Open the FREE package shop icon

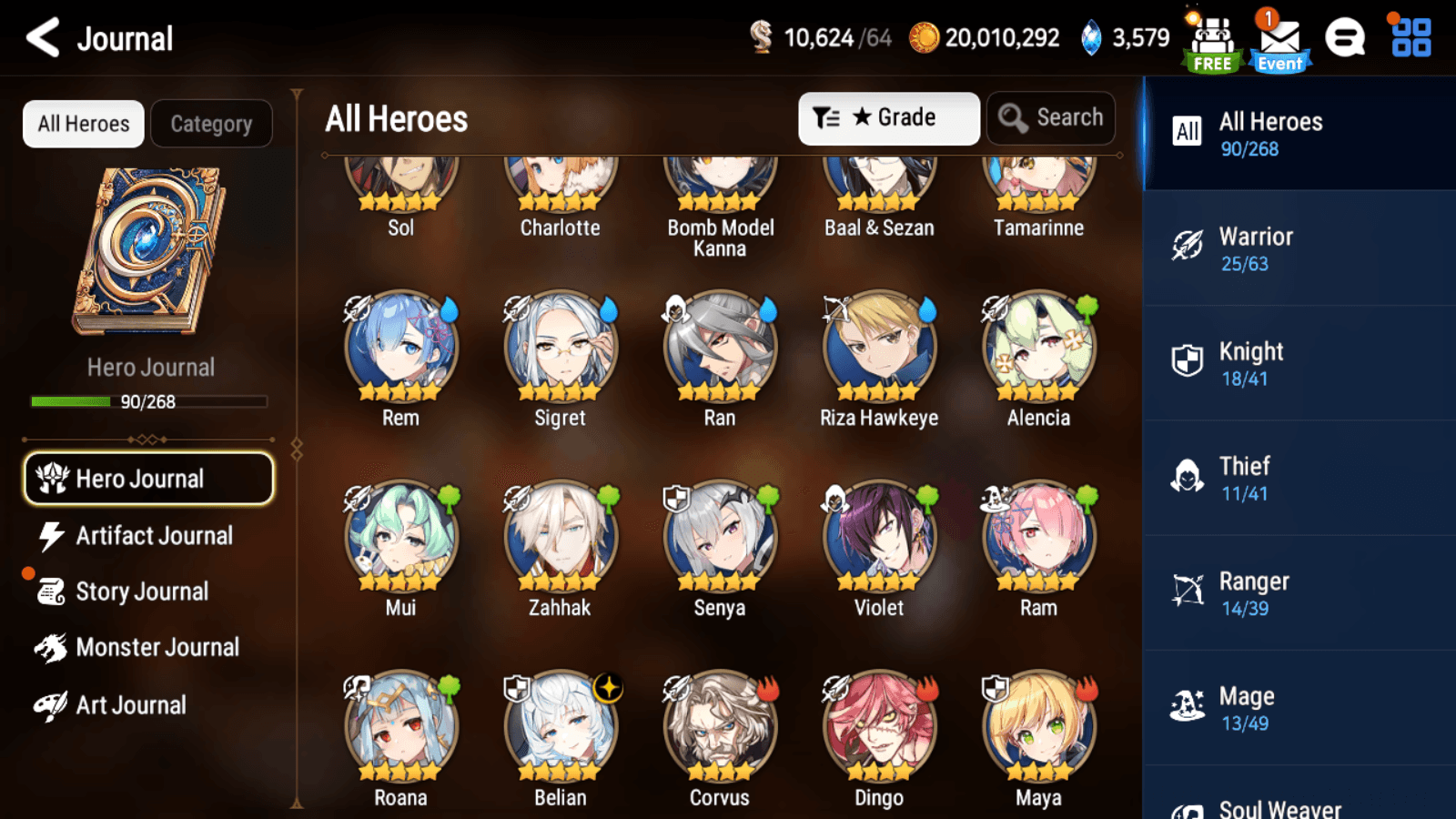[x=1210, y=38]
